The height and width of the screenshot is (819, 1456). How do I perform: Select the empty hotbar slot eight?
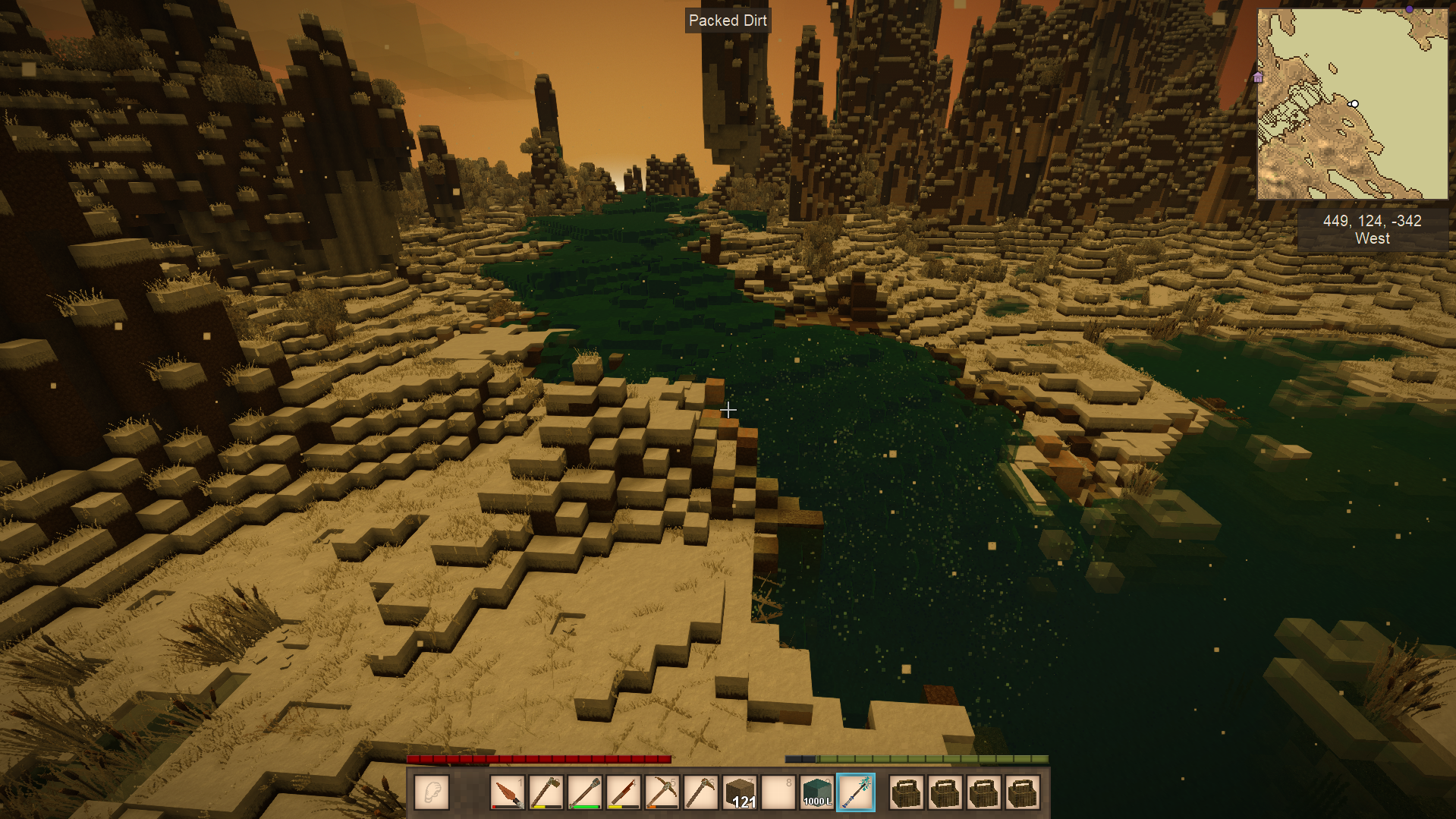(x=778, y=793)
